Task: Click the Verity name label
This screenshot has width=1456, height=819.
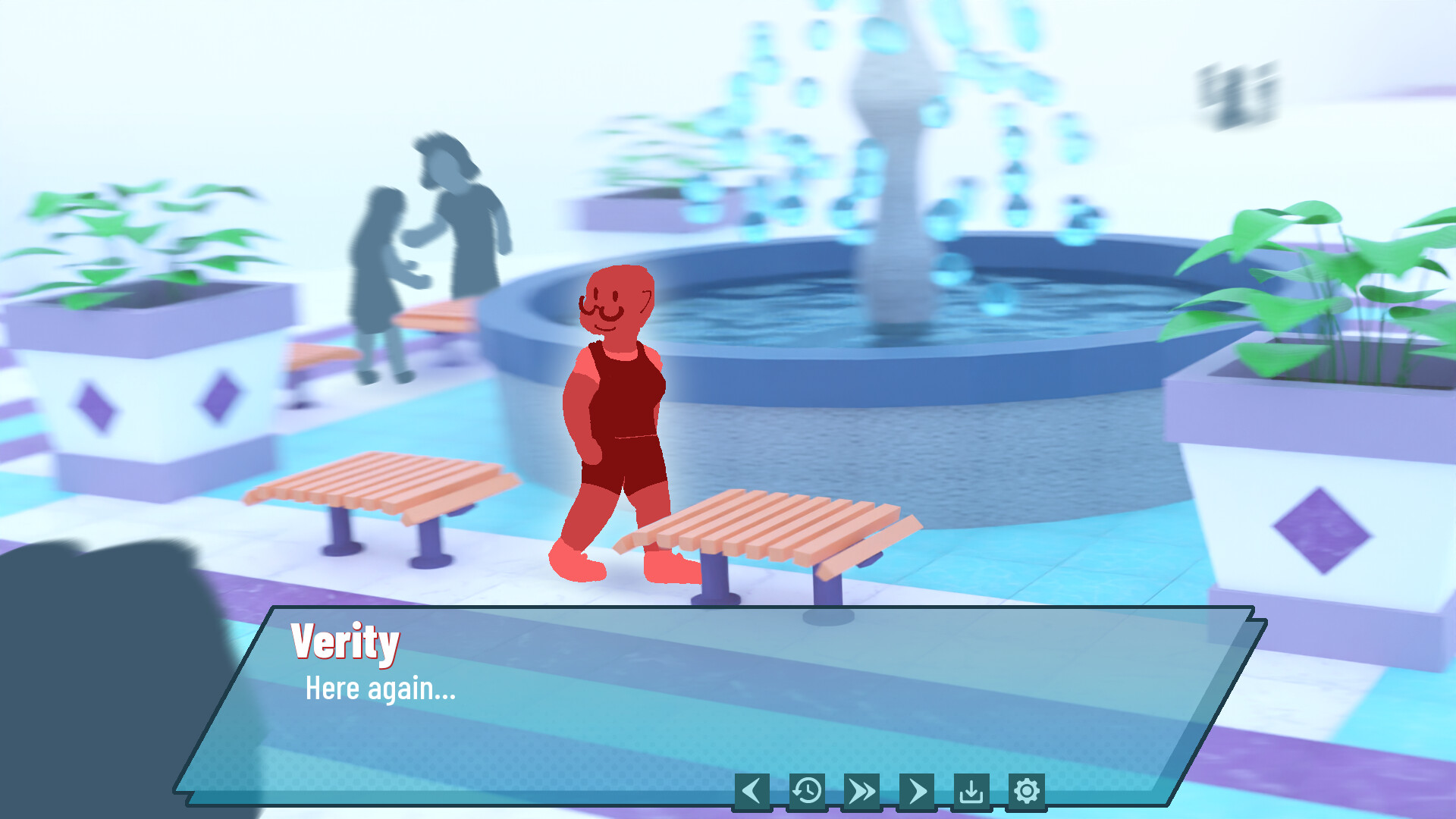Action: 346,643
